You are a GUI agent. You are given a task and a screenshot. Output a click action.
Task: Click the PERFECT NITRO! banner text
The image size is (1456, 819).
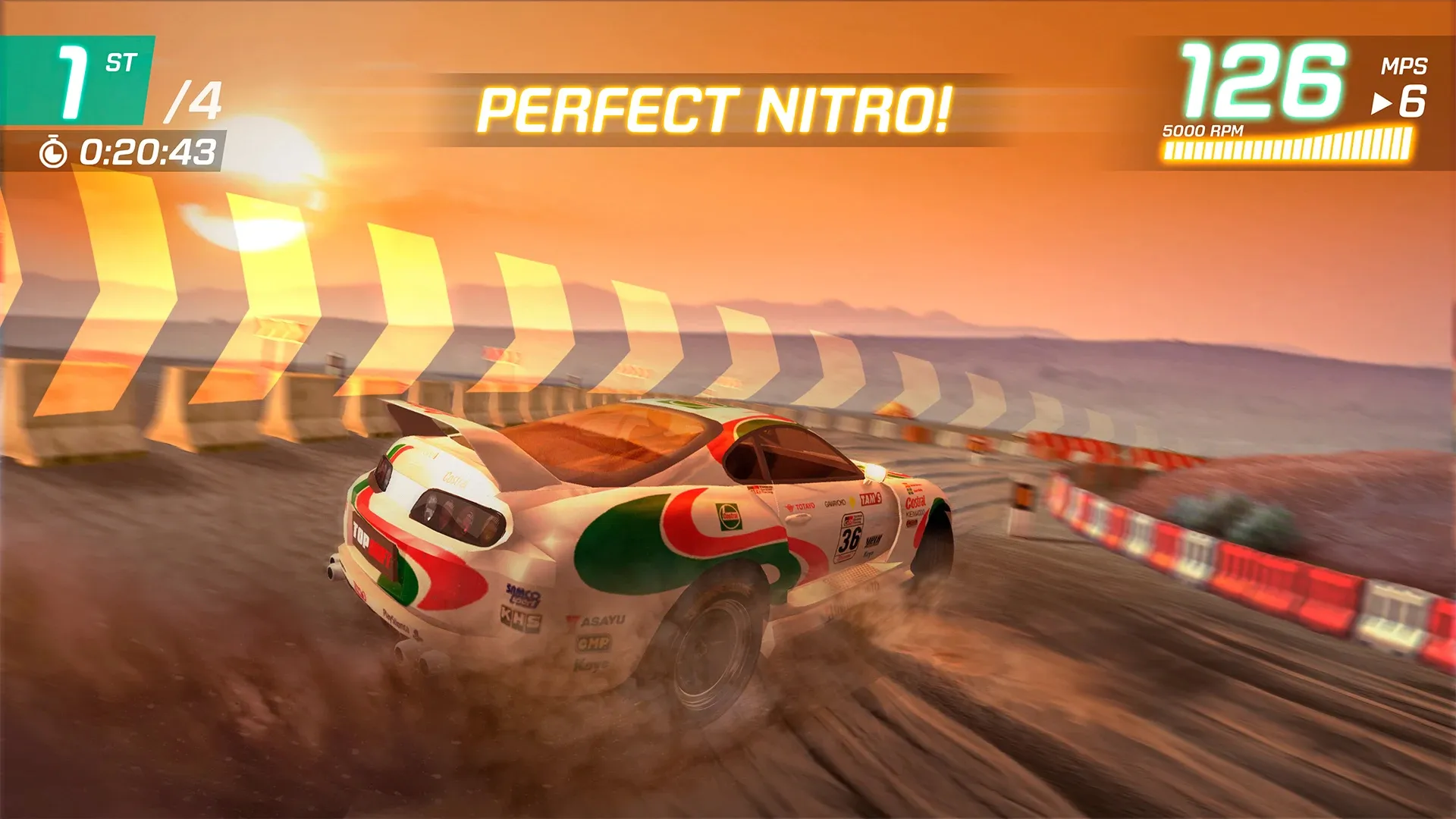tap(719, 108)
